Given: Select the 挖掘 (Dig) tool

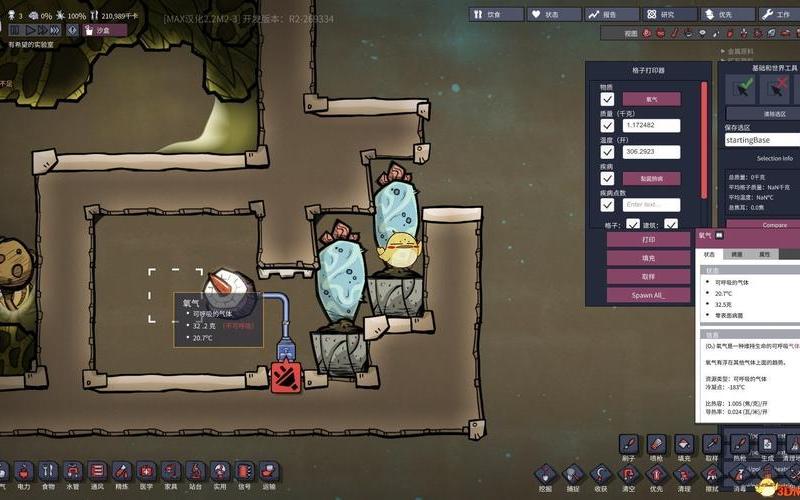Looking at the screenshot, I should 546,473.
